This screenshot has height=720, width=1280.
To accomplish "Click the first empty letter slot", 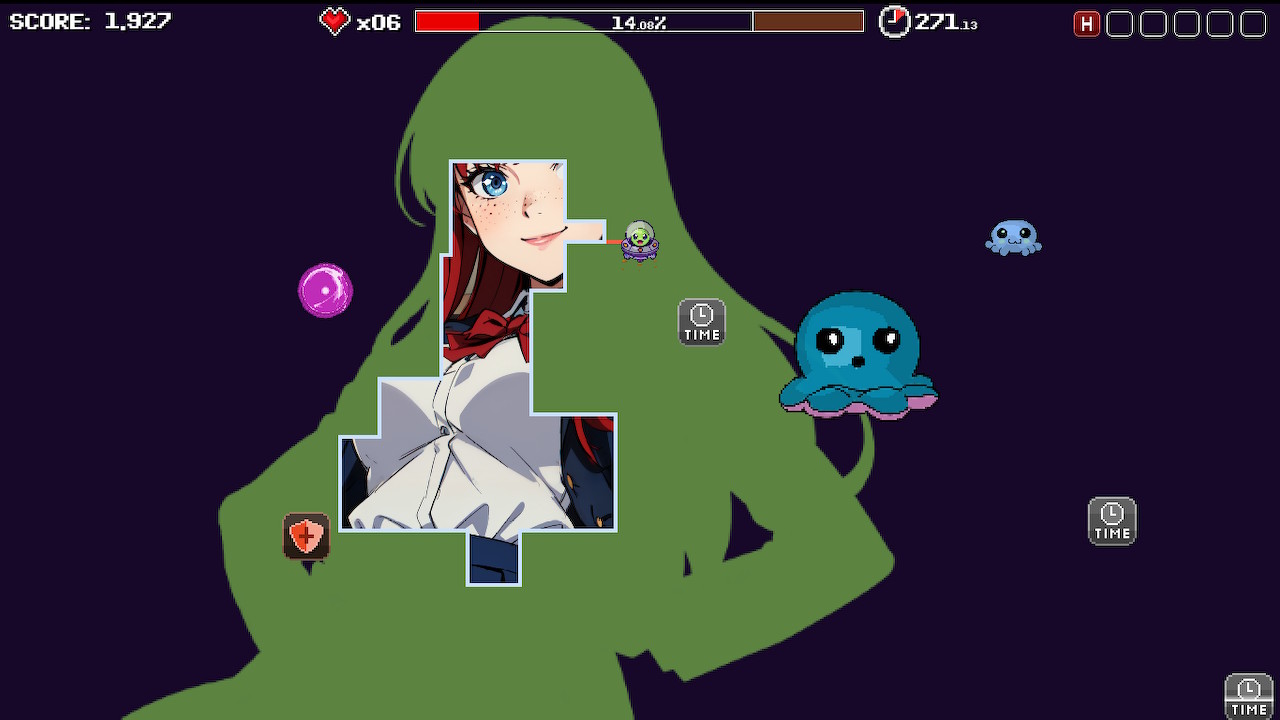I will [1120, 23].
